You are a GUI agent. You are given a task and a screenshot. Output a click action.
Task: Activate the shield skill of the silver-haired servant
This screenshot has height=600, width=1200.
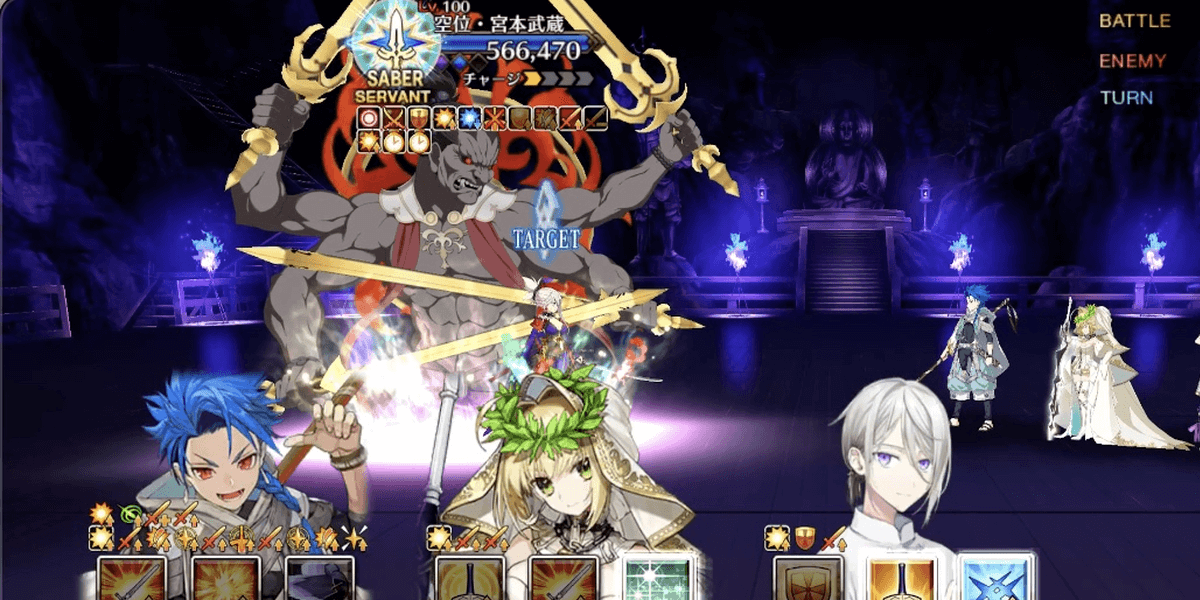[x=808, y=578]
